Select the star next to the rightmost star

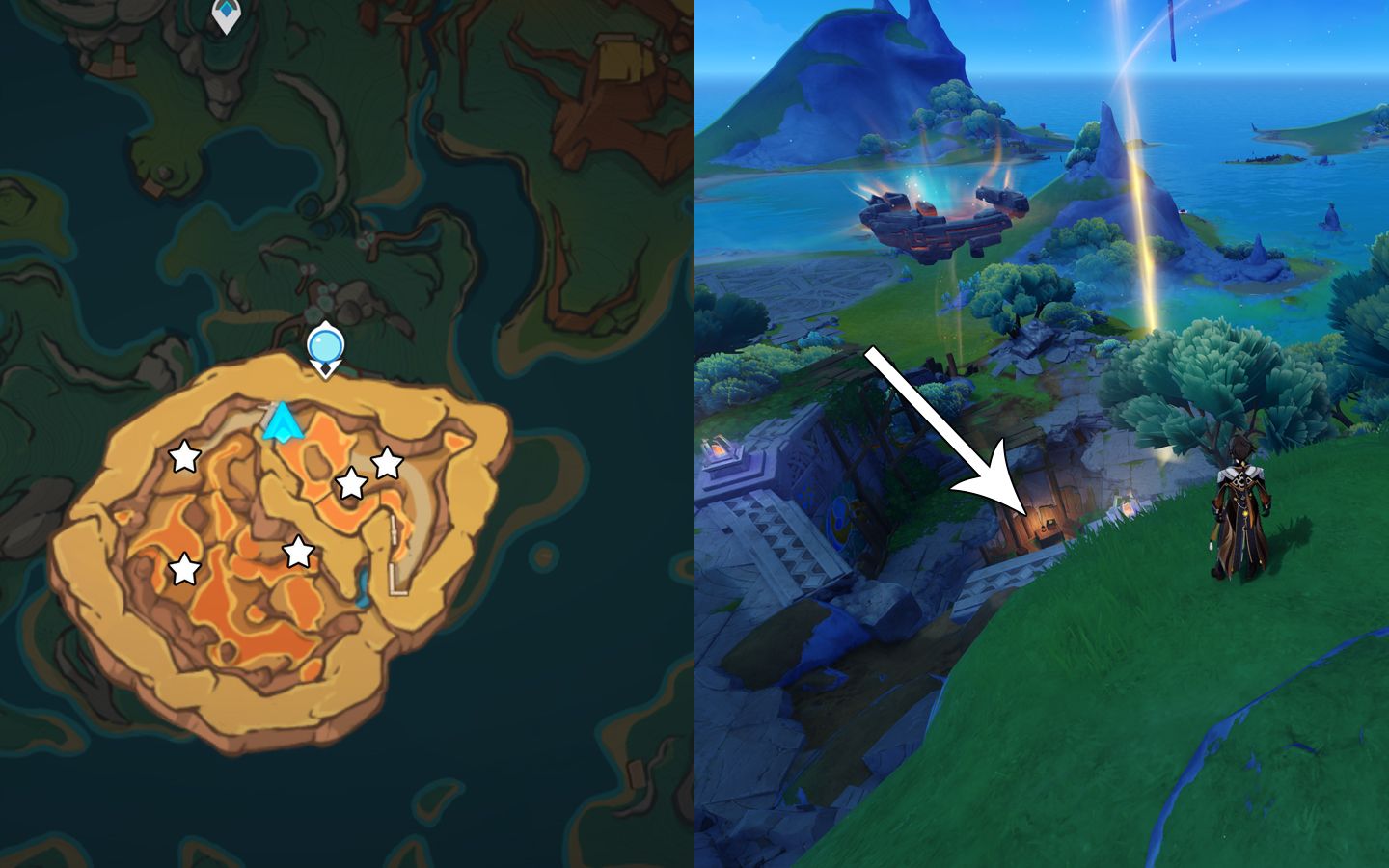(350, 482)
